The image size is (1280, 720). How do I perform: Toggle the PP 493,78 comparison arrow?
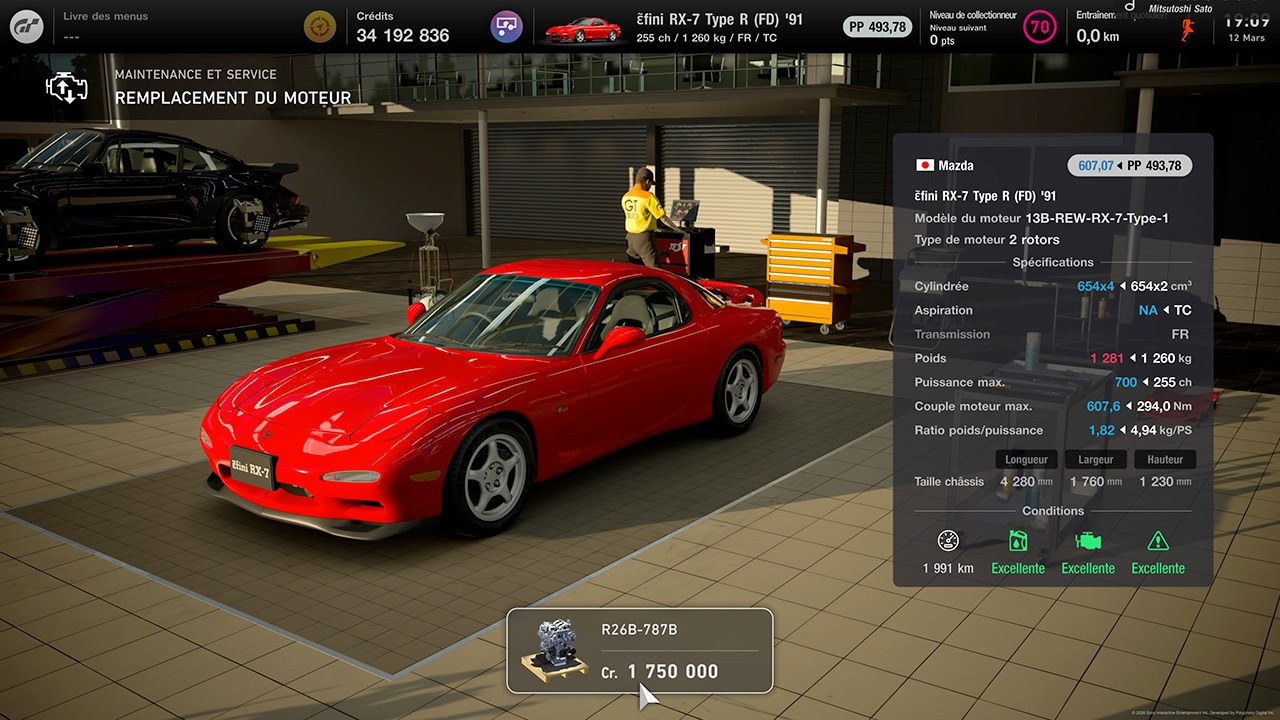(x=1119, y=166)
